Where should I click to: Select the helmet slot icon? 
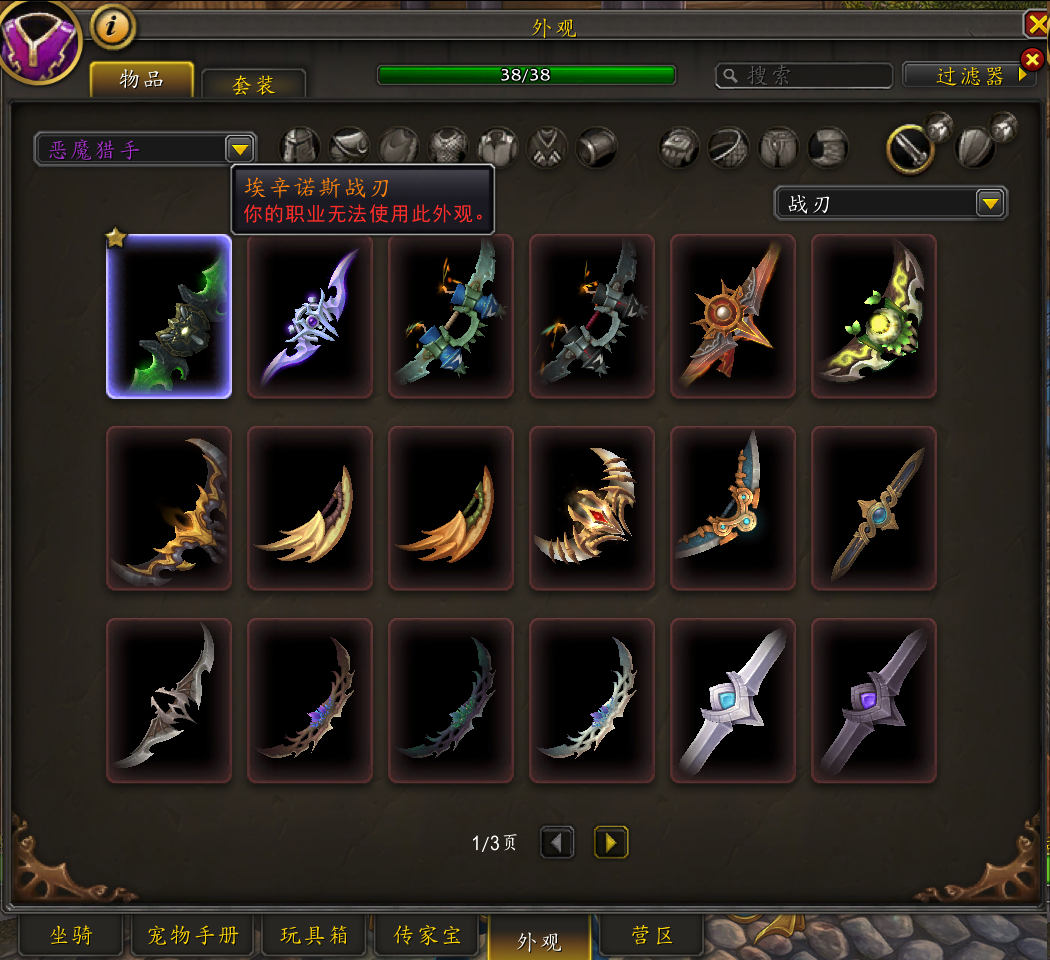click(x=300, y=148)
